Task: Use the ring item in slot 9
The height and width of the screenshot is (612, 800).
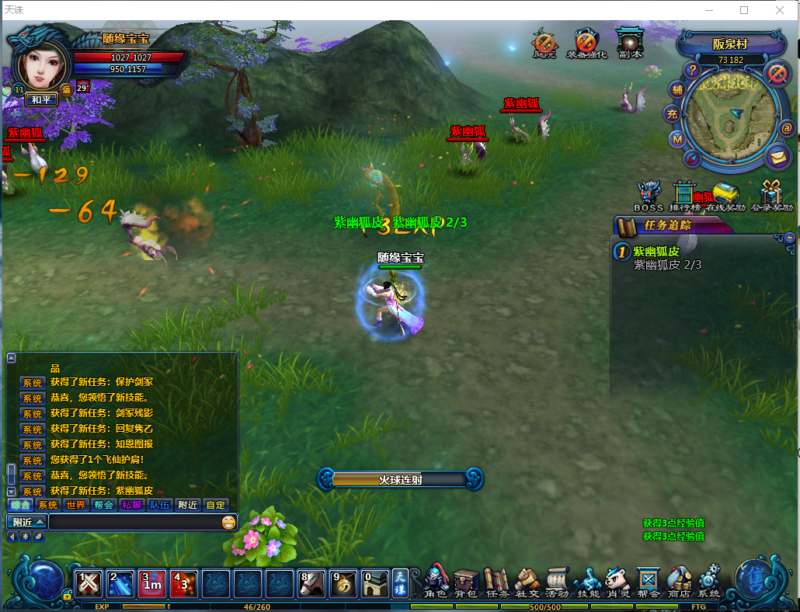Action: pyautogui.click(x=344, y=583)
